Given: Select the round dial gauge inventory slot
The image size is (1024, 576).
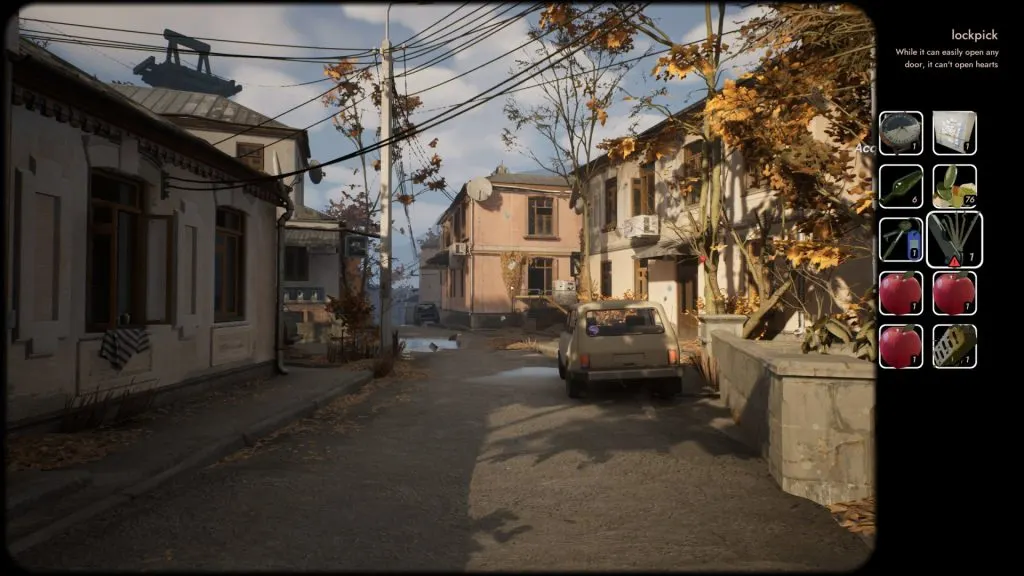Looking at the screenshot, I should [x=901, y=133].
